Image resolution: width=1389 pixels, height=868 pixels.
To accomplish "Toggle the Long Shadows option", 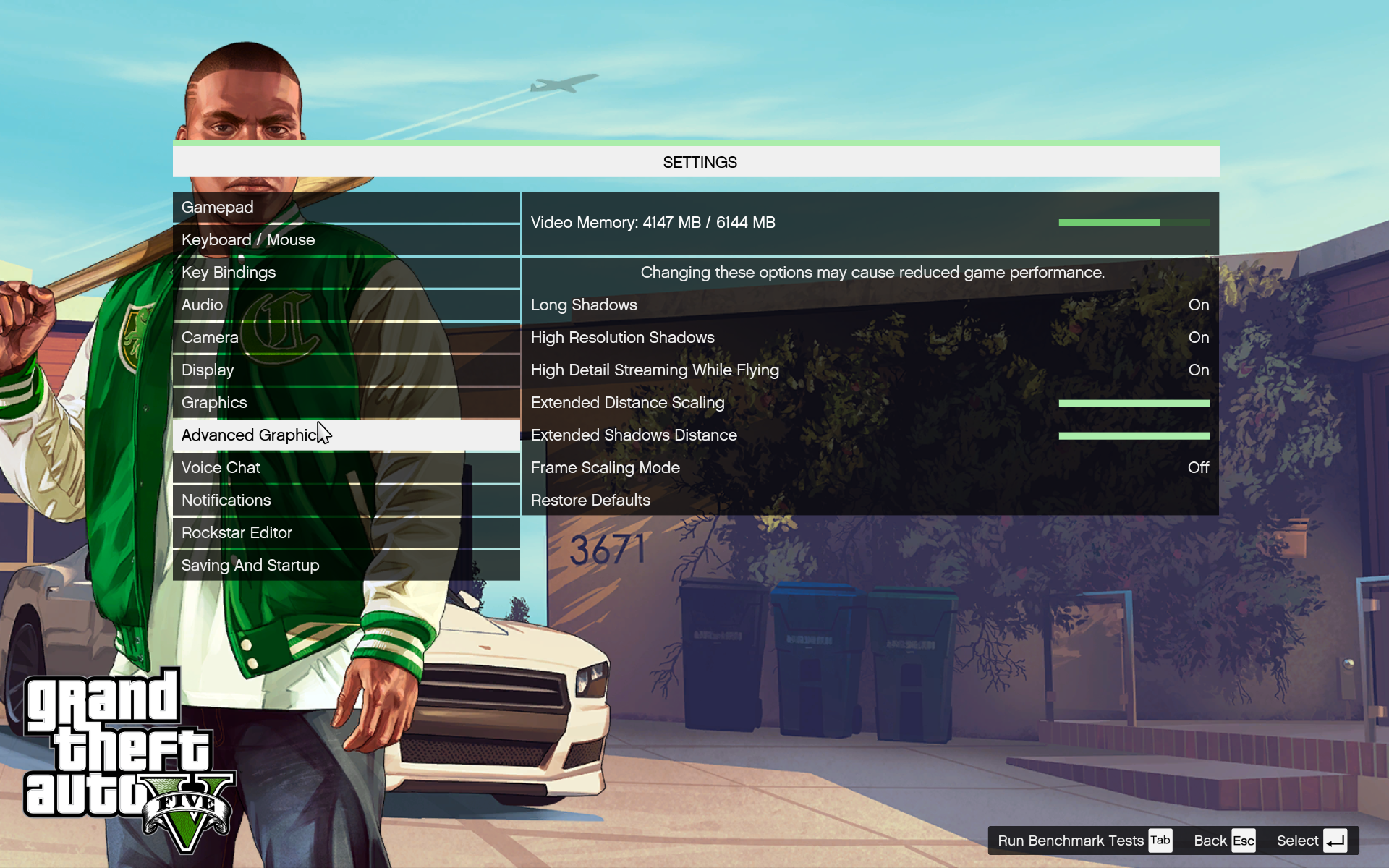I will click(870, 305).
